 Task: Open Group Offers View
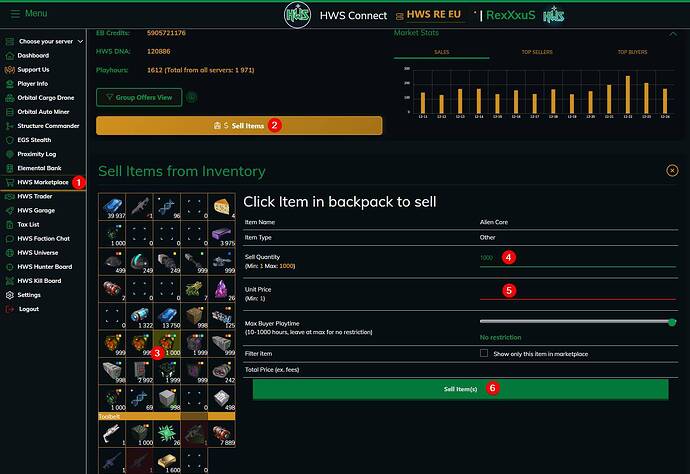(x=139, y=97)
